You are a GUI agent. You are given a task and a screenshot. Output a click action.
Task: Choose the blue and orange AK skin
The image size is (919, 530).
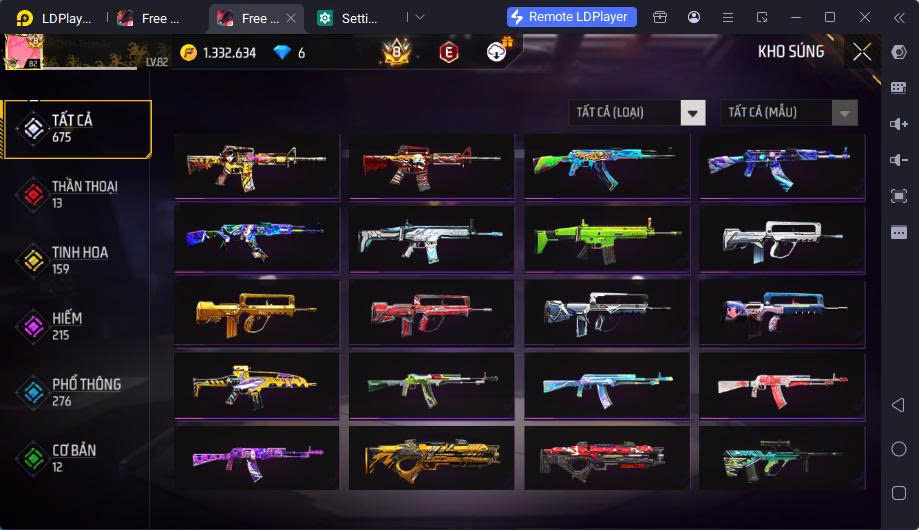click(x=607, y=166)
